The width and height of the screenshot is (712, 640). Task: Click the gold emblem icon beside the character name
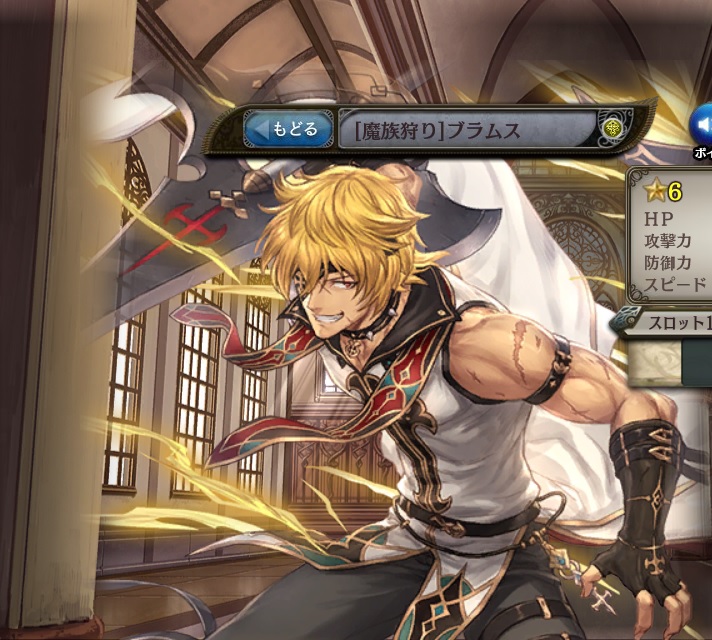pos(613,128)
